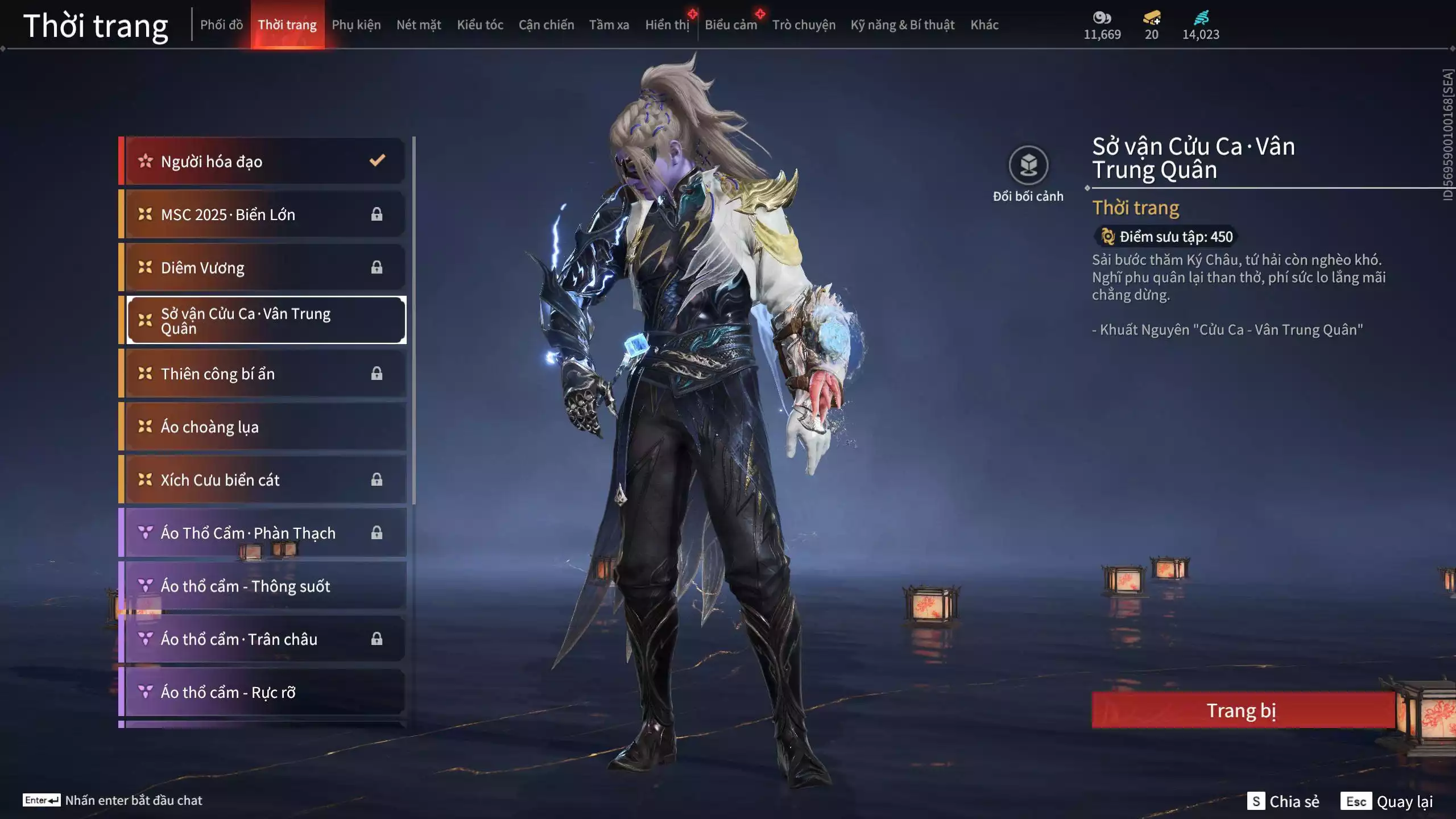Select the Trò chuyện tab

click(x=804, y=25)
